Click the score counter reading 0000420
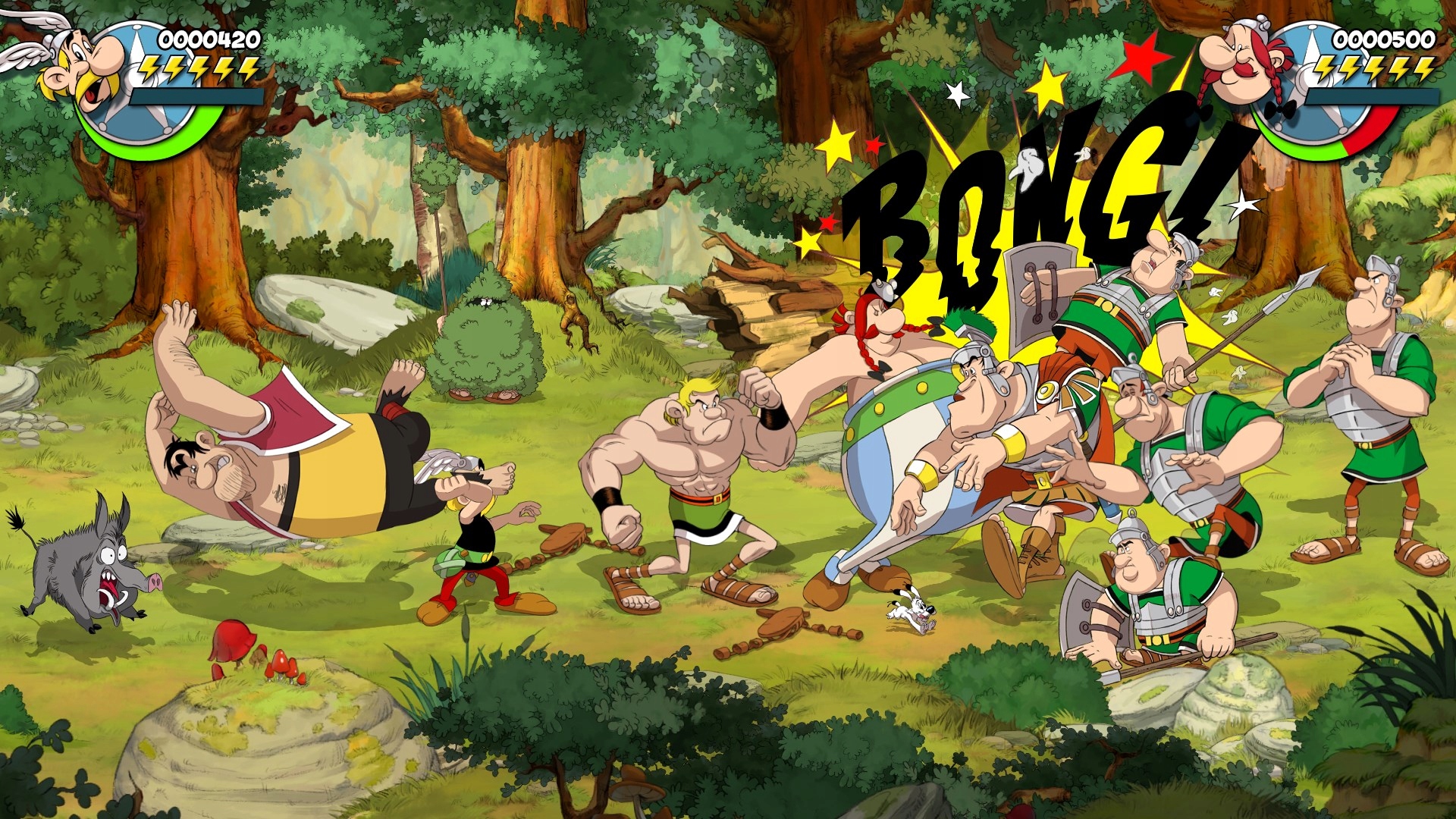The width and height of the screenshot is (1456, 819). coord(205,36)
